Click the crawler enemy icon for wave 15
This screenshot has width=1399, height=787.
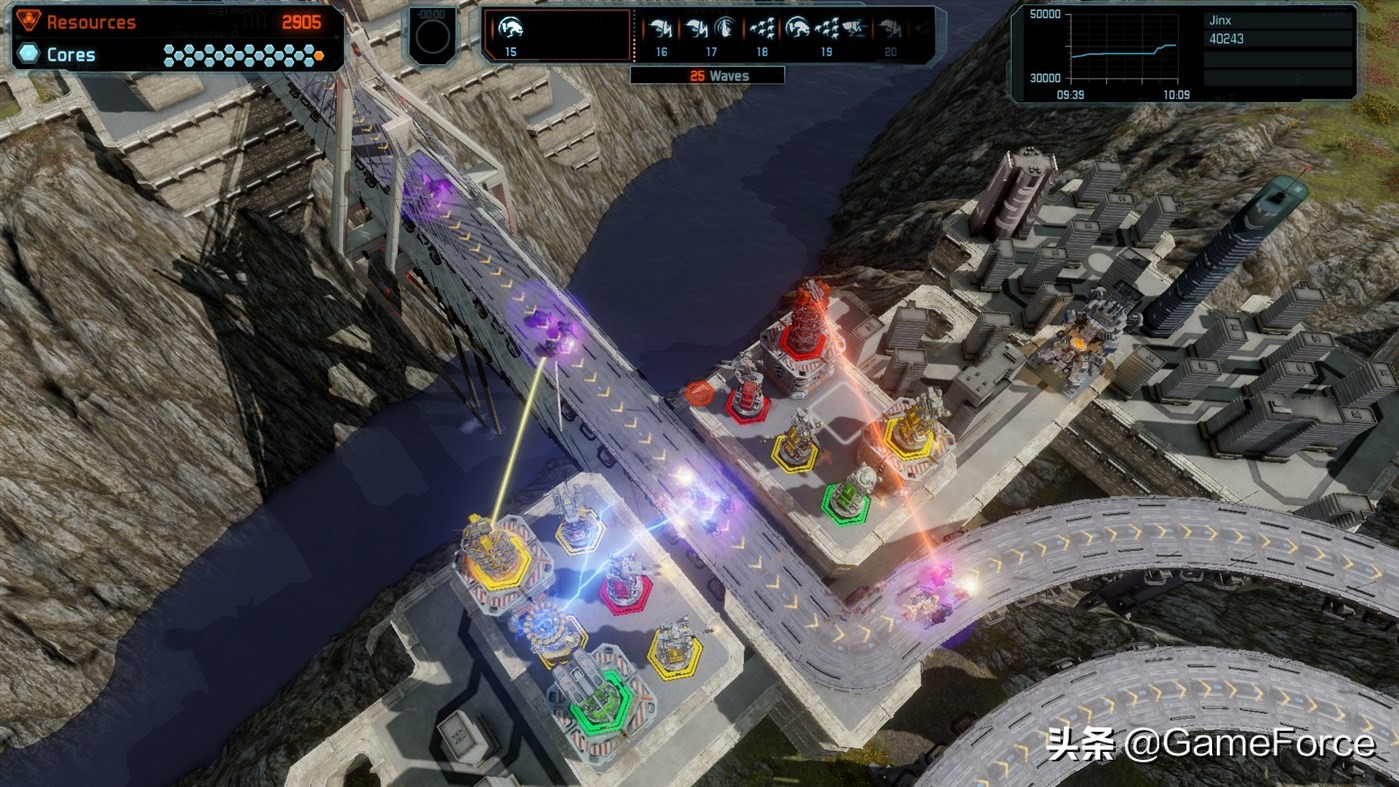[511, 30]
